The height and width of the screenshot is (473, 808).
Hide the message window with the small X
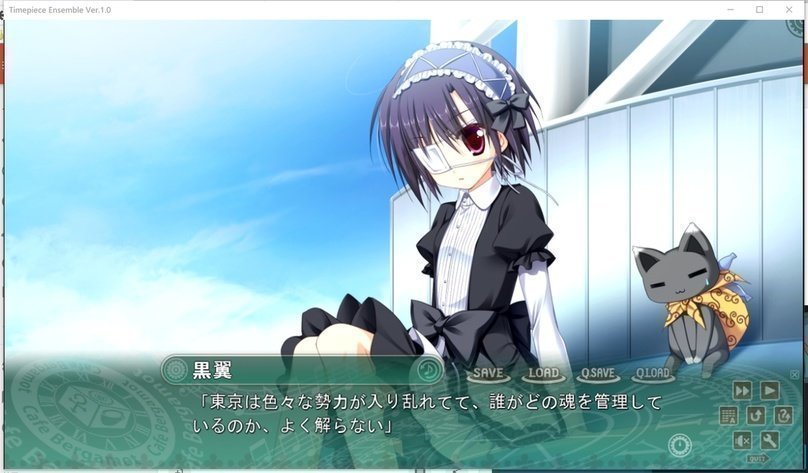pyautogui.click(x=795, y=374)
